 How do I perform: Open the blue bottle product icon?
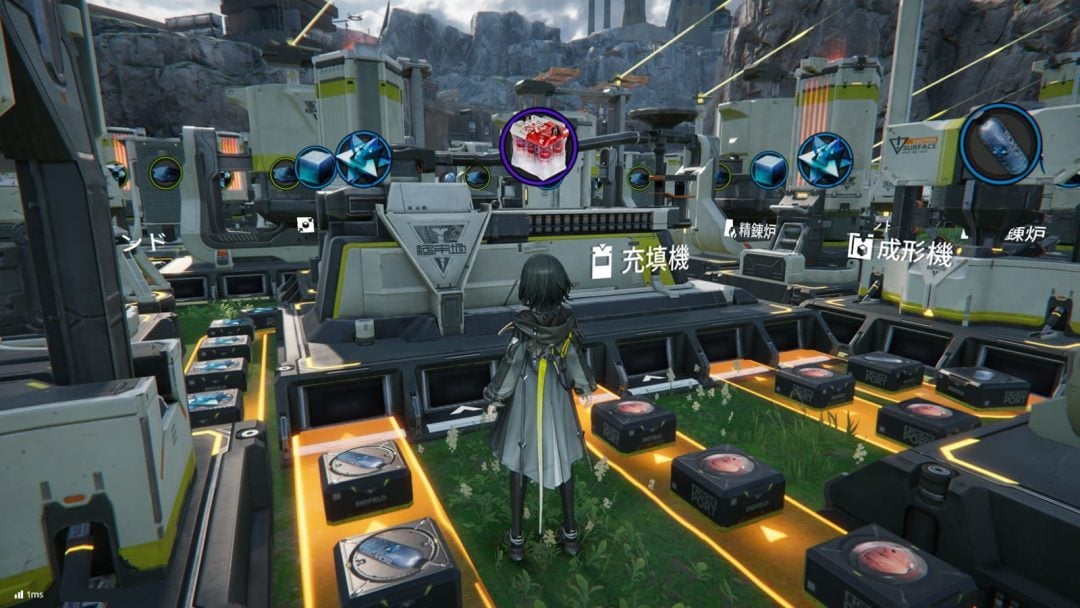pos(999,143)
